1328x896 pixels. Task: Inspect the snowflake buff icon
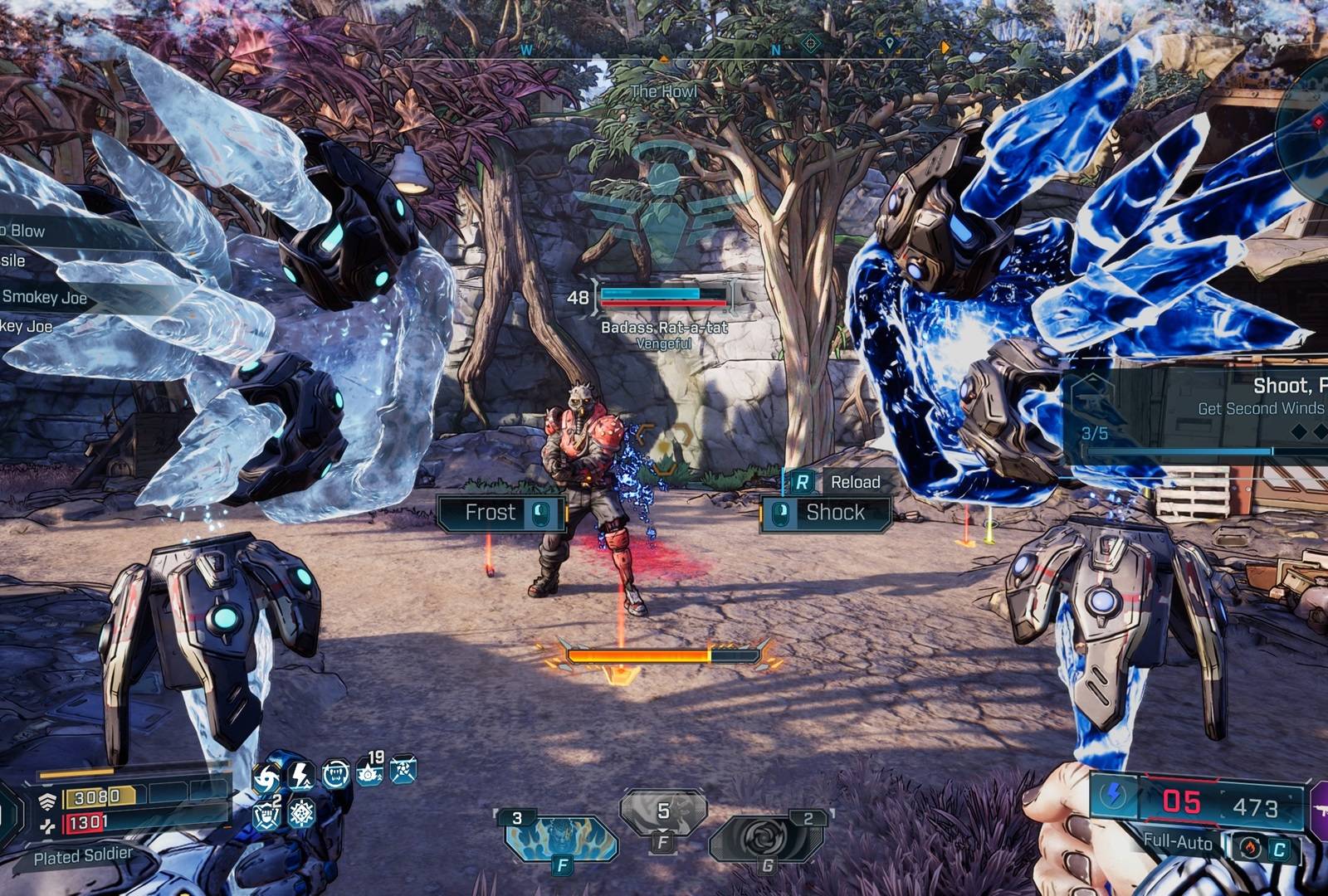coord(301,813)
